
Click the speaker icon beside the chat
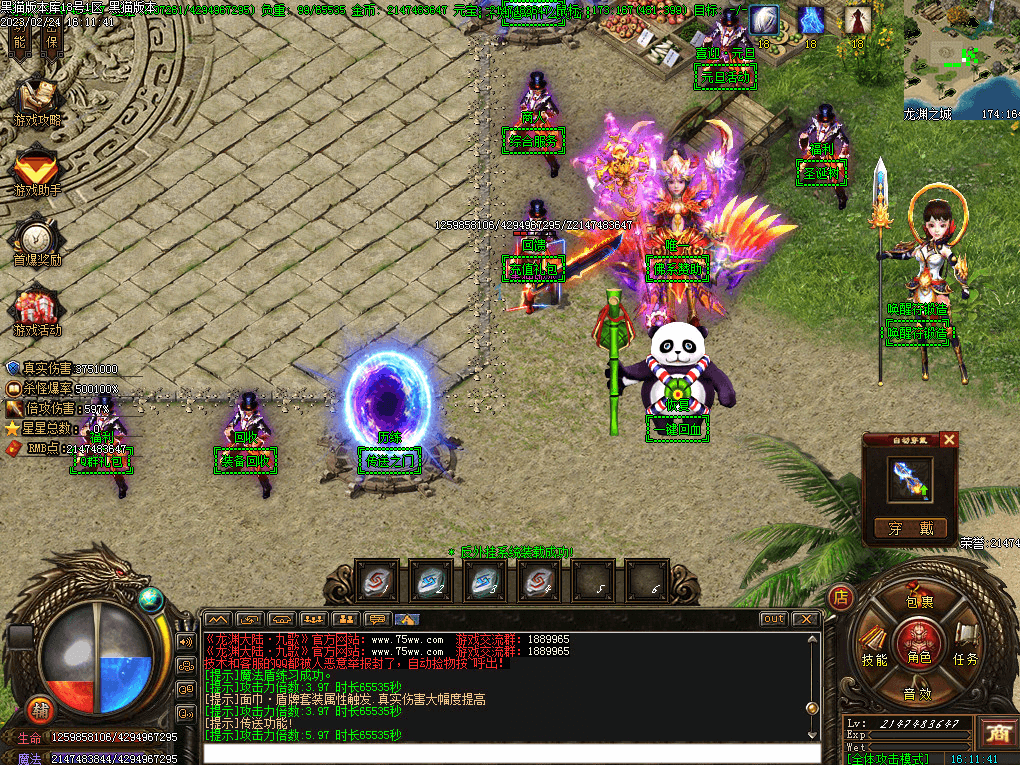pos(185,641)
